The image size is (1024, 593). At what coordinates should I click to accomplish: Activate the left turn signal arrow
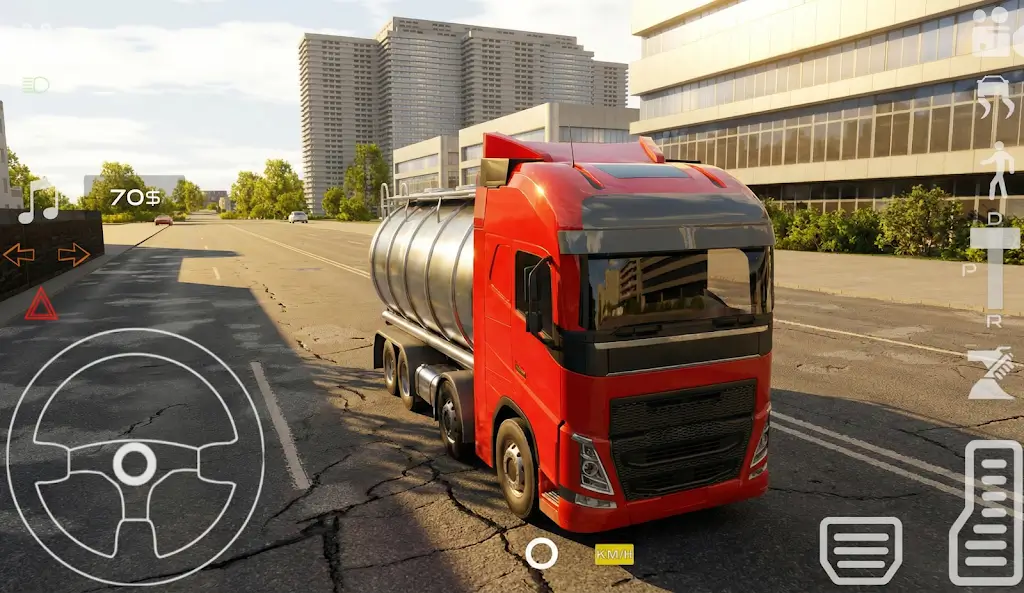tap(19, 255)
